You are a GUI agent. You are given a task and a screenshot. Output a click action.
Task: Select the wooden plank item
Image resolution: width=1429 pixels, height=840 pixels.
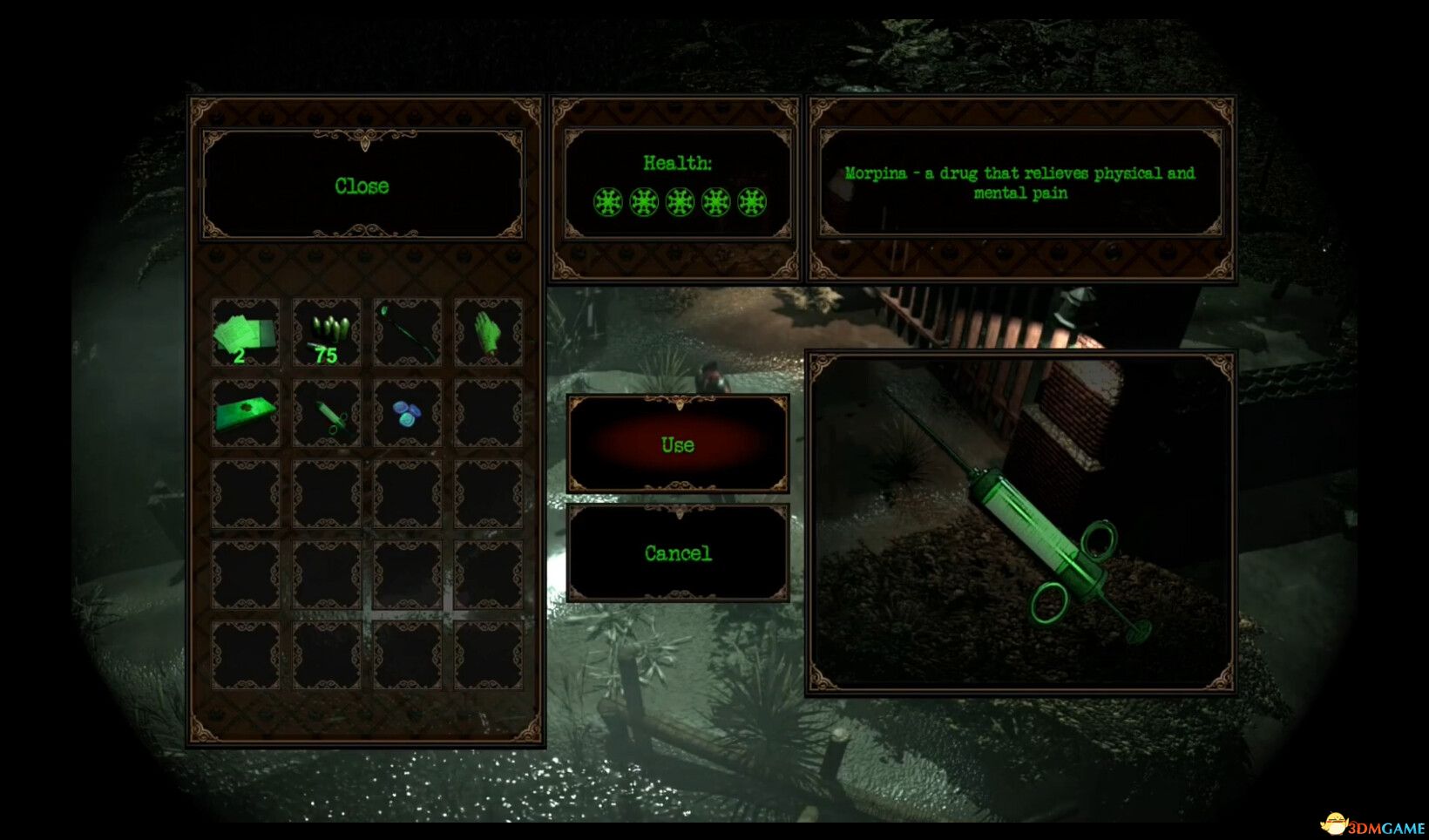pyautogui.click(x=245, y=415)
